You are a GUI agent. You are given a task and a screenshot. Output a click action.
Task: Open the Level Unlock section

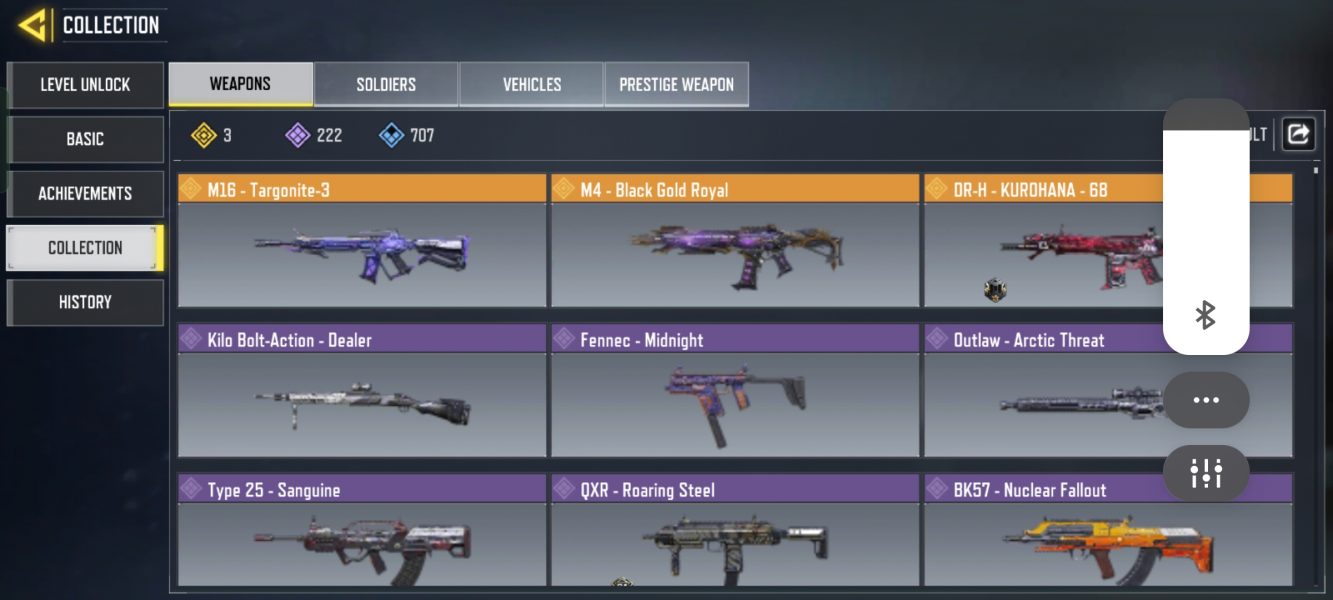click(85, 85)
